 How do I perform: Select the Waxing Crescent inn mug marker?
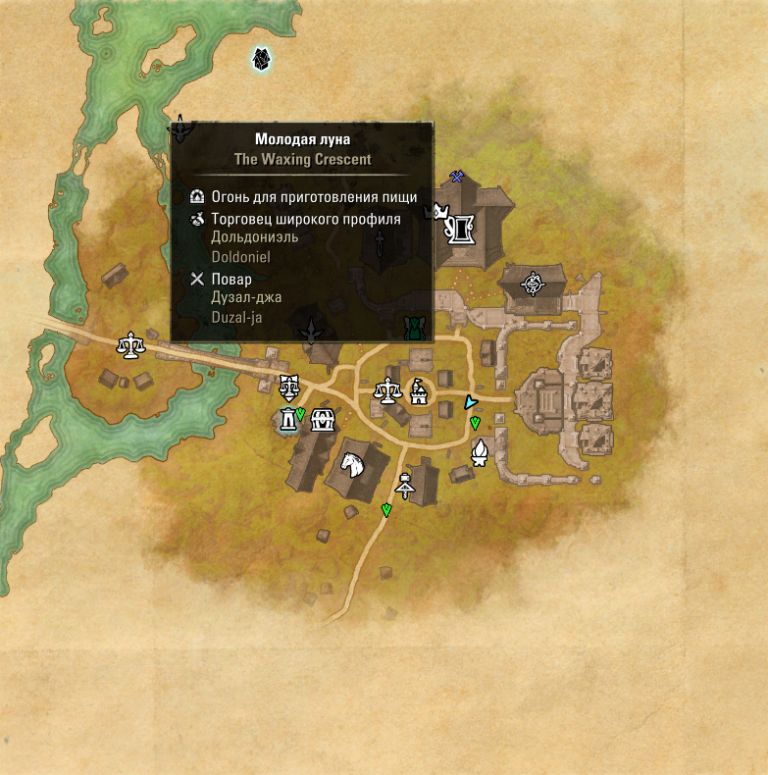tap(462, 229)
